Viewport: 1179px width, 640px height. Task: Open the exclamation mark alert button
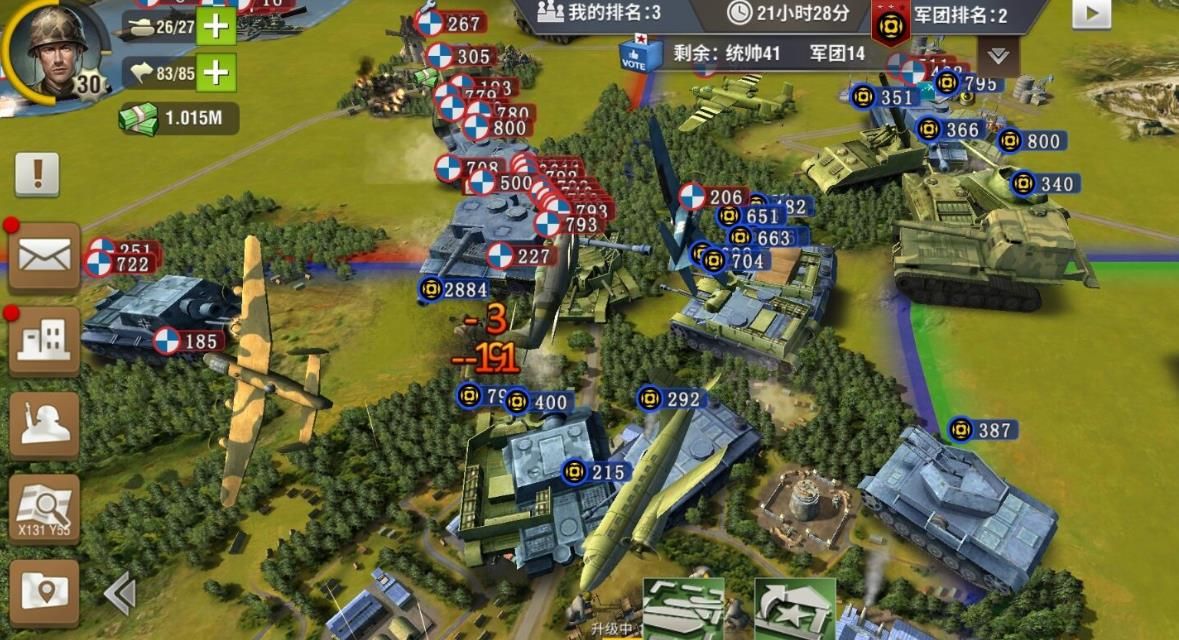[x=37, y=175]
